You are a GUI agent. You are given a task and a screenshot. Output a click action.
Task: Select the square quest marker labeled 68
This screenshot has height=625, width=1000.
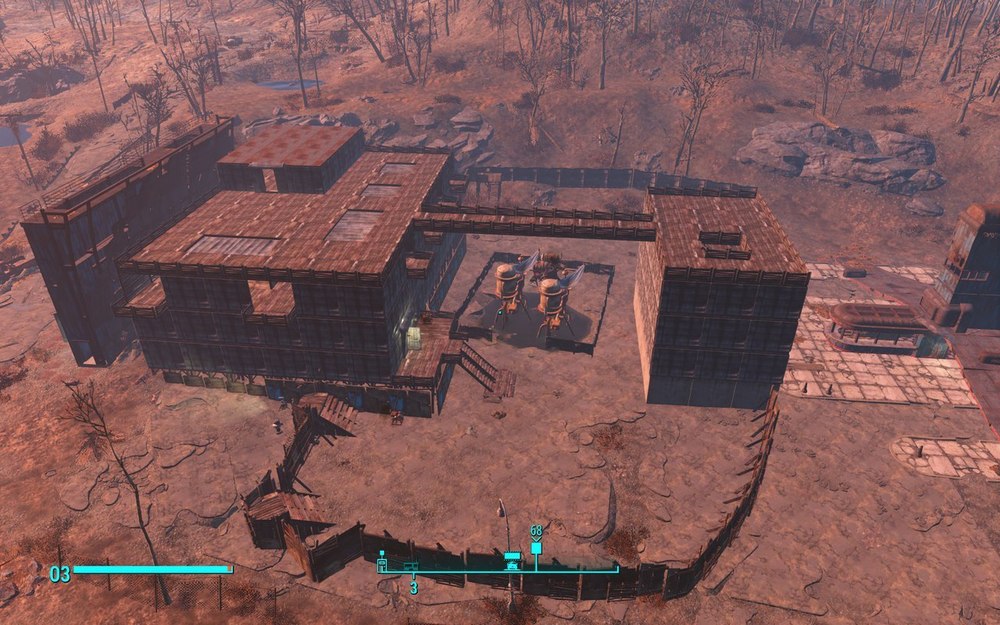point(536,548)
